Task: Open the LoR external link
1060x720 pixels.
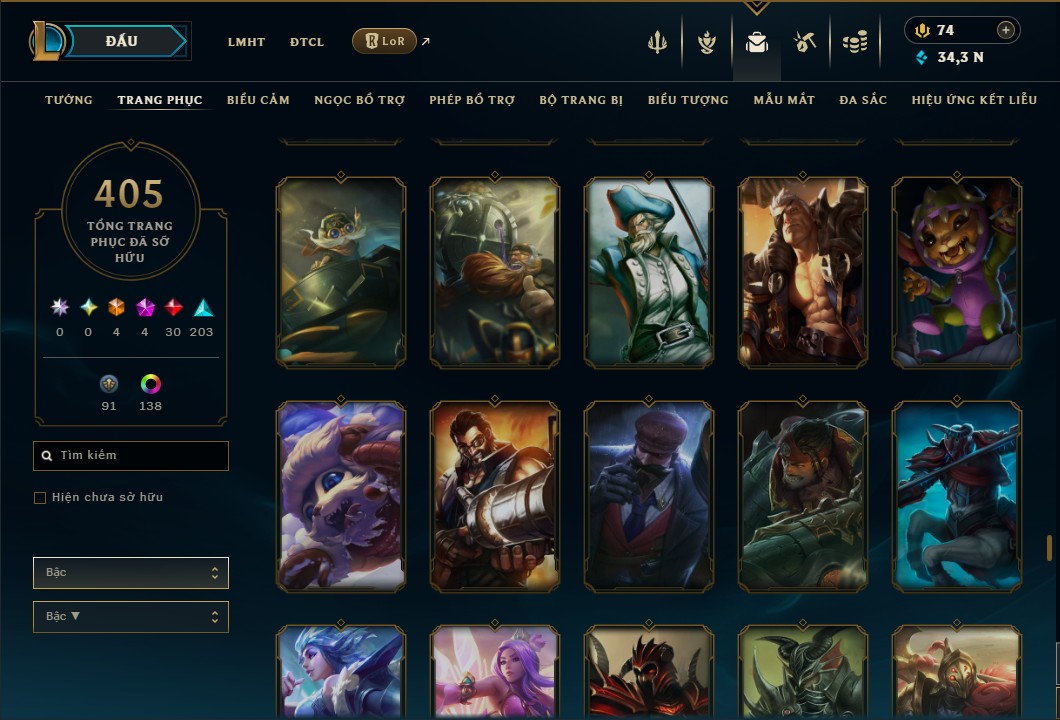Action: 385,41
